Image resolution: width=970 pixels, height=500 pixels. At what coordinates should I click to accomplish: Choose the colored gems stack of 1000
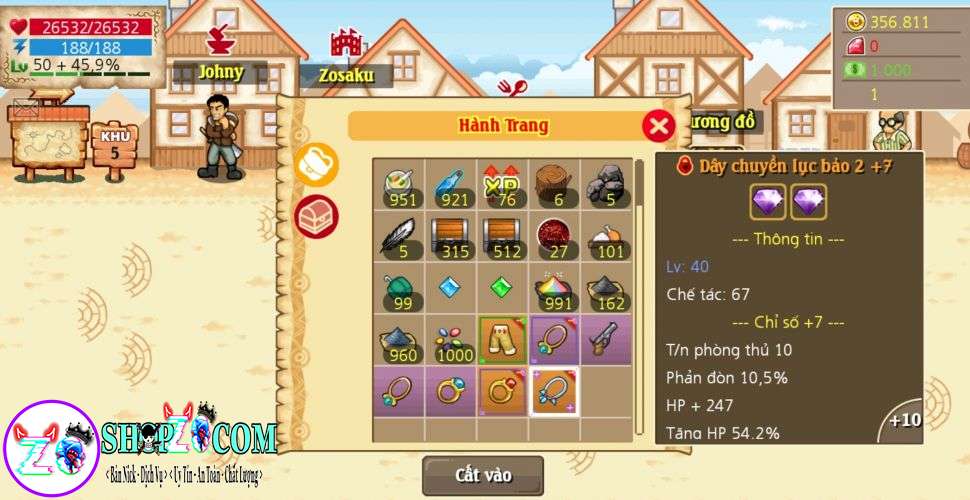click(x=452, y=340)
